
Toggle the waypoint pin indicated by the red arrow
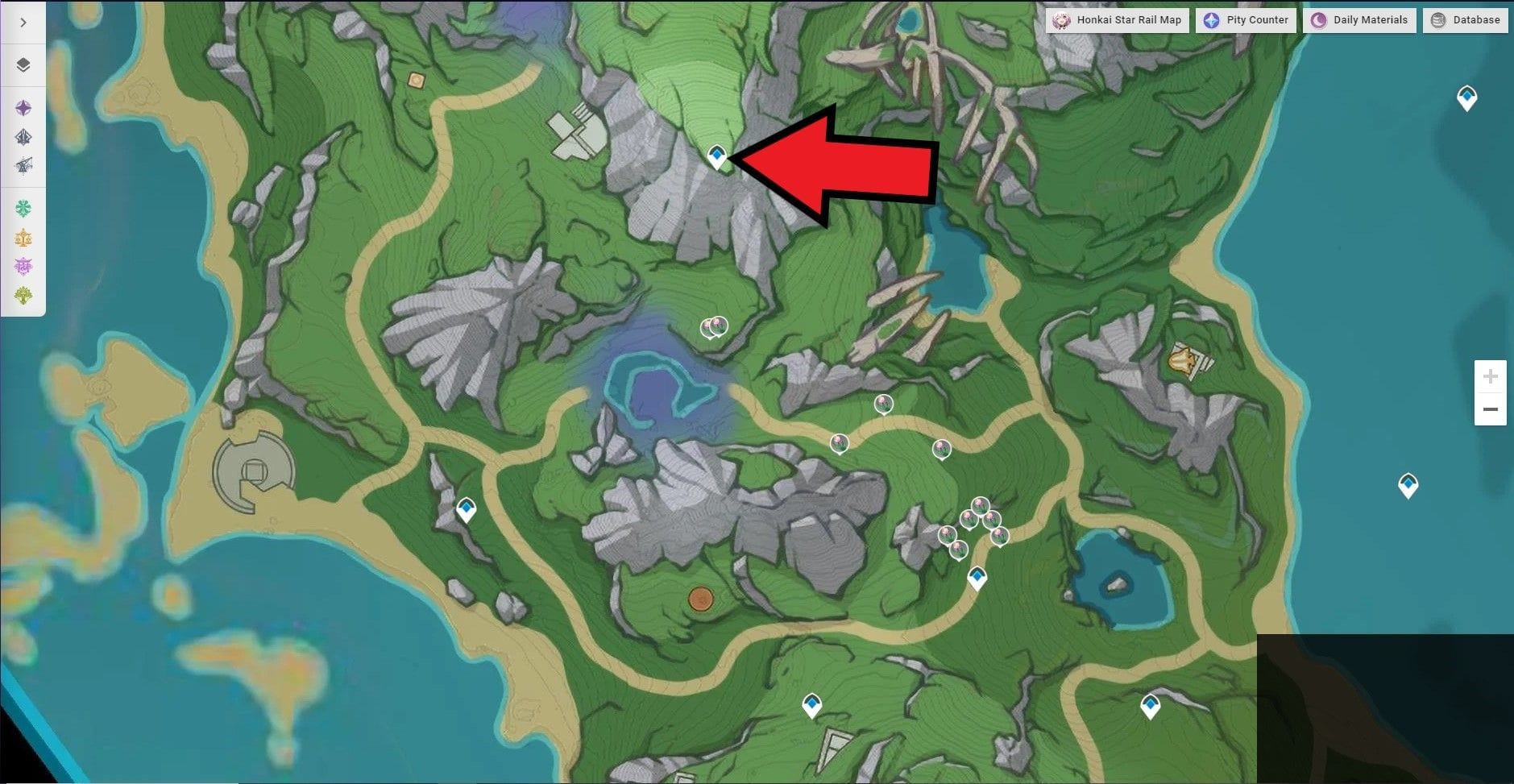(716, 156)
